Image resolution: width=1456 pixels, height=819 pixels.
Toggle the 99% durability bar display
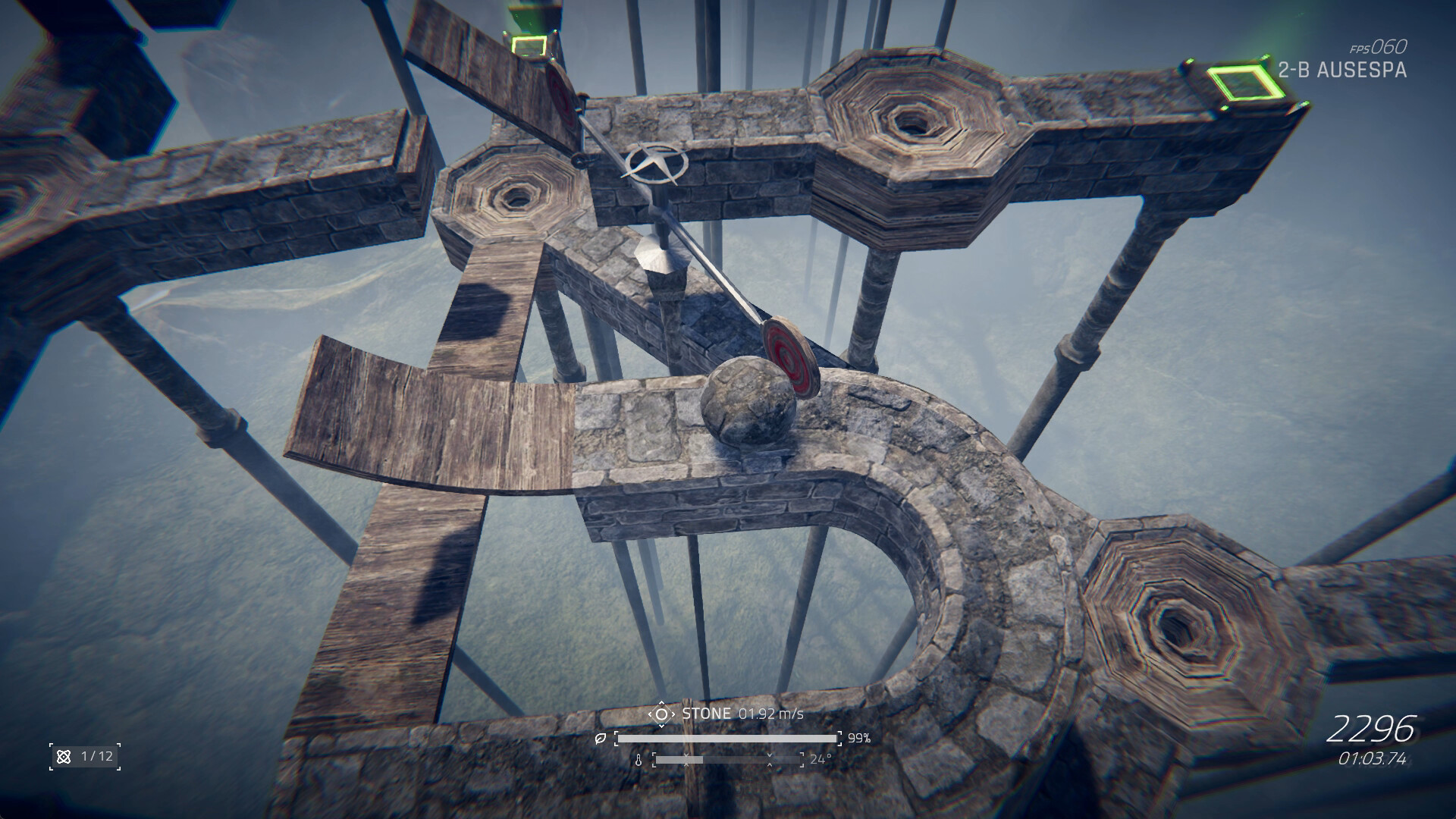726,739
